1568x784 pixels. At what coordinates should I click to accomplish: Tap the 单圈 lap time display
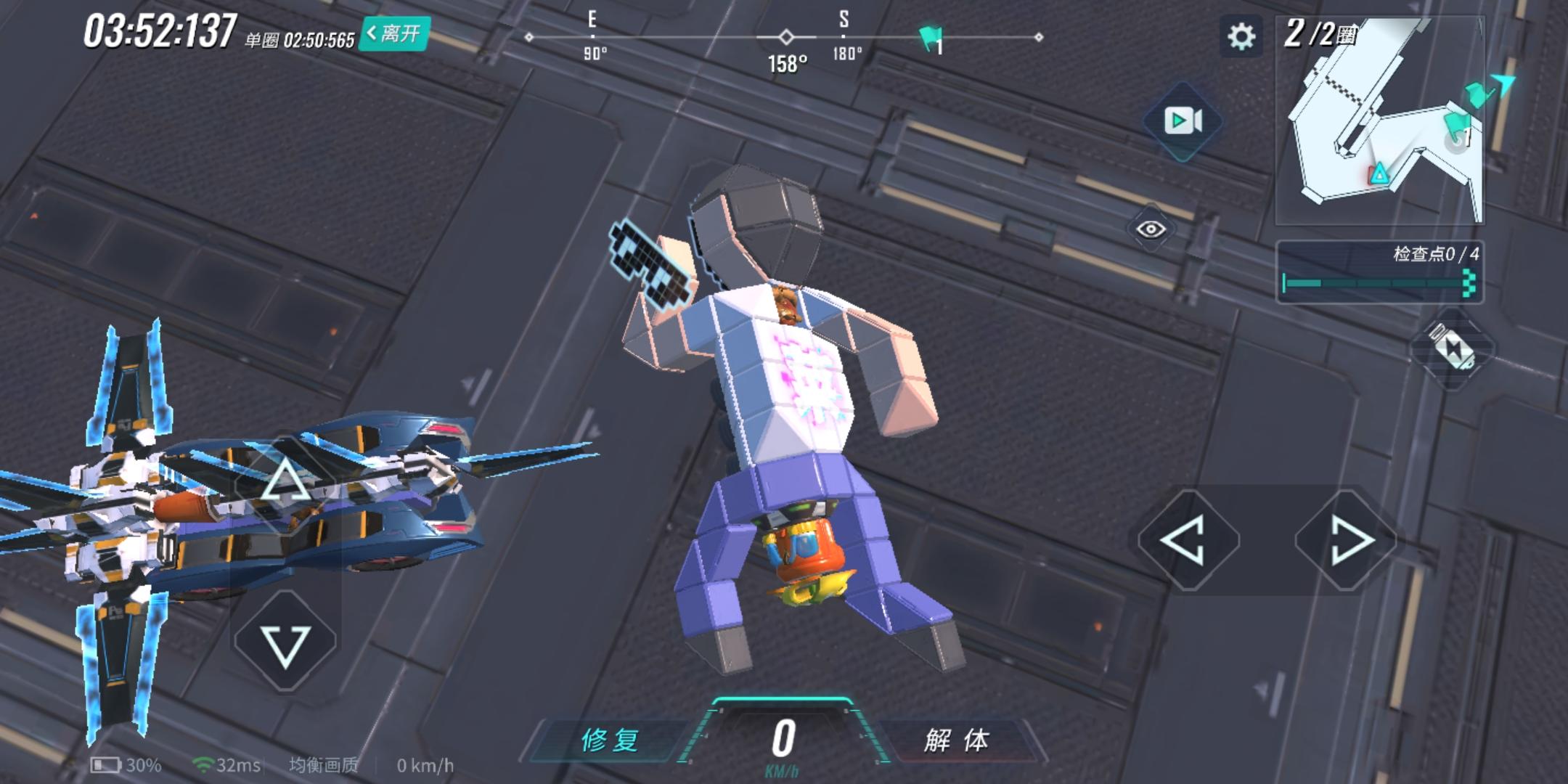pos(301,41)
